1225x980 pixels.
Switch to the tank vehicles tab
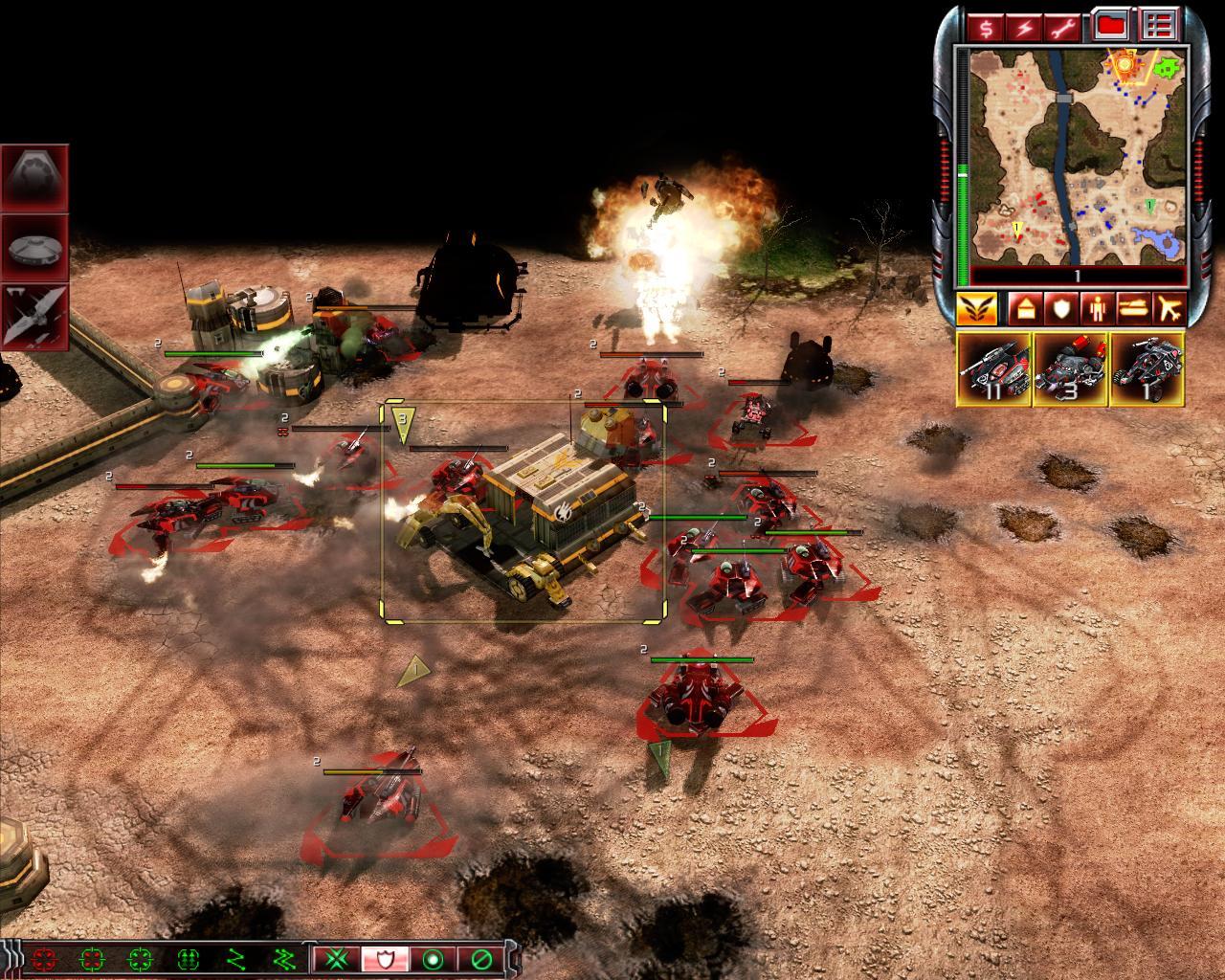[1133, 309]
